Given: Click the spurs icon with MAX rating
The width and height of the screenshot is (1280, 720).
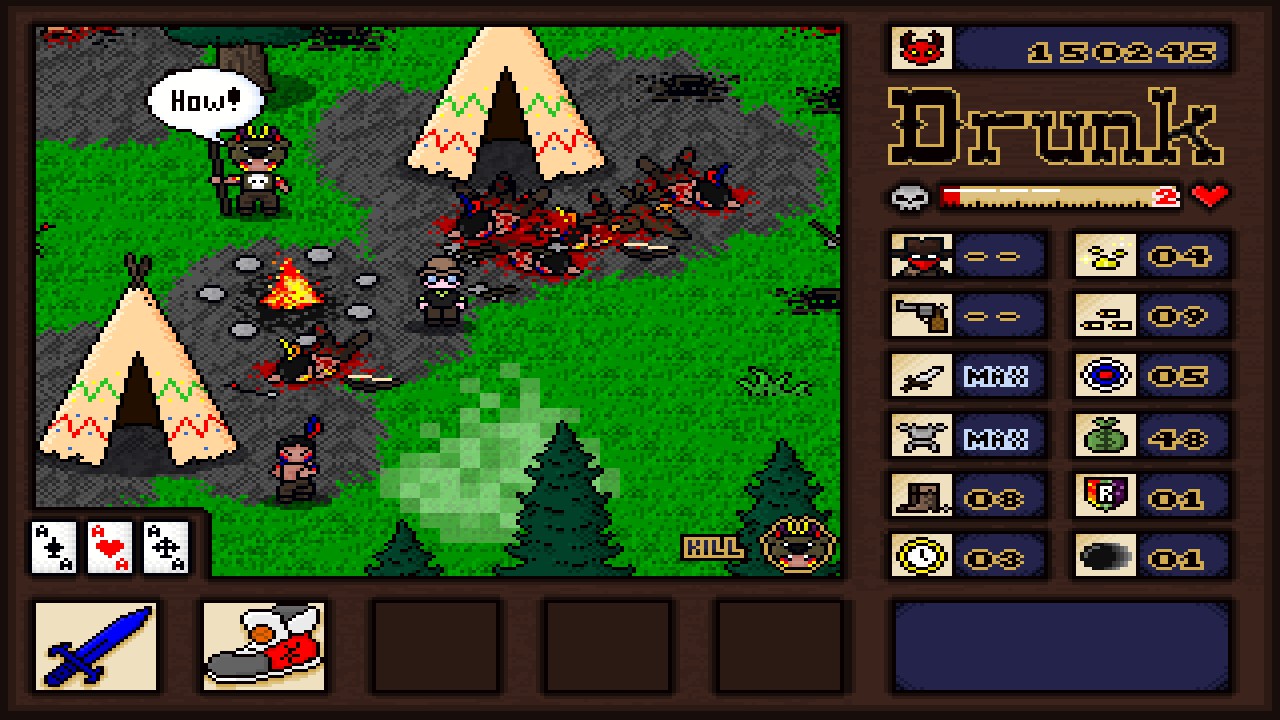Looking at the screenshot, I should point(920,437).
